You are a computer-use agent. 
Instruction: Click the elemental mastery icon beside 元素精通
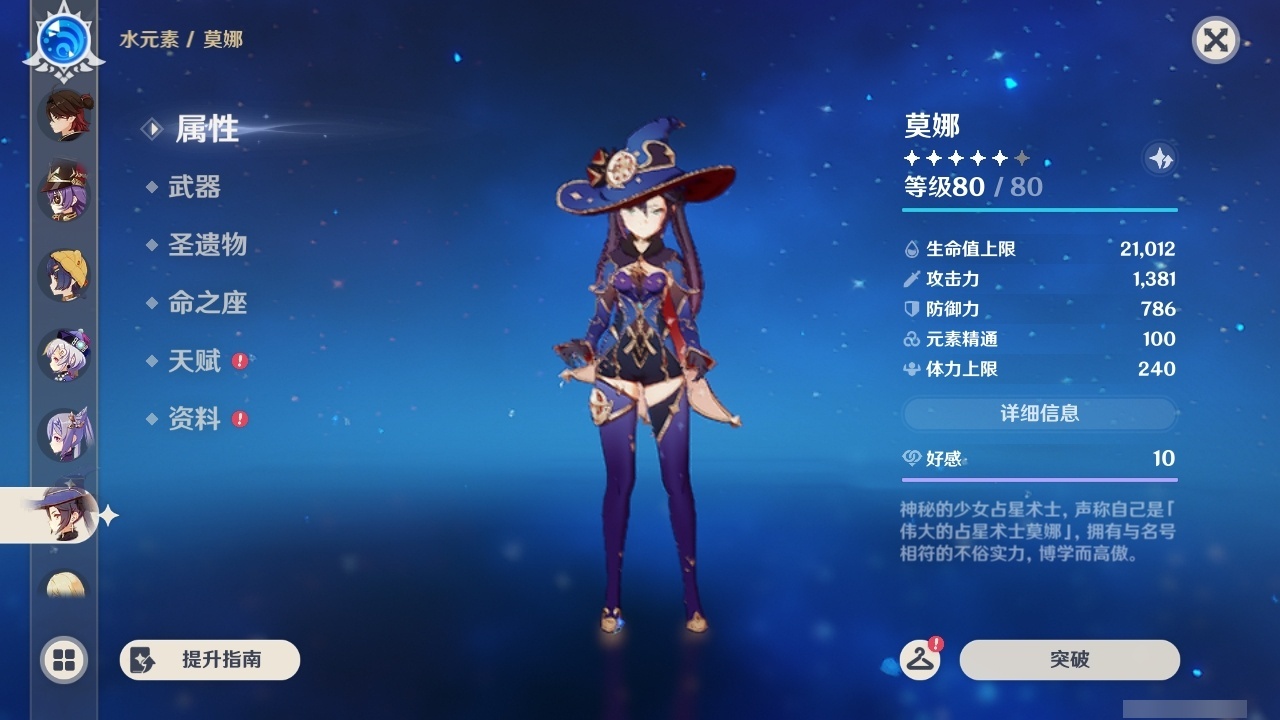tap(910, 339)
